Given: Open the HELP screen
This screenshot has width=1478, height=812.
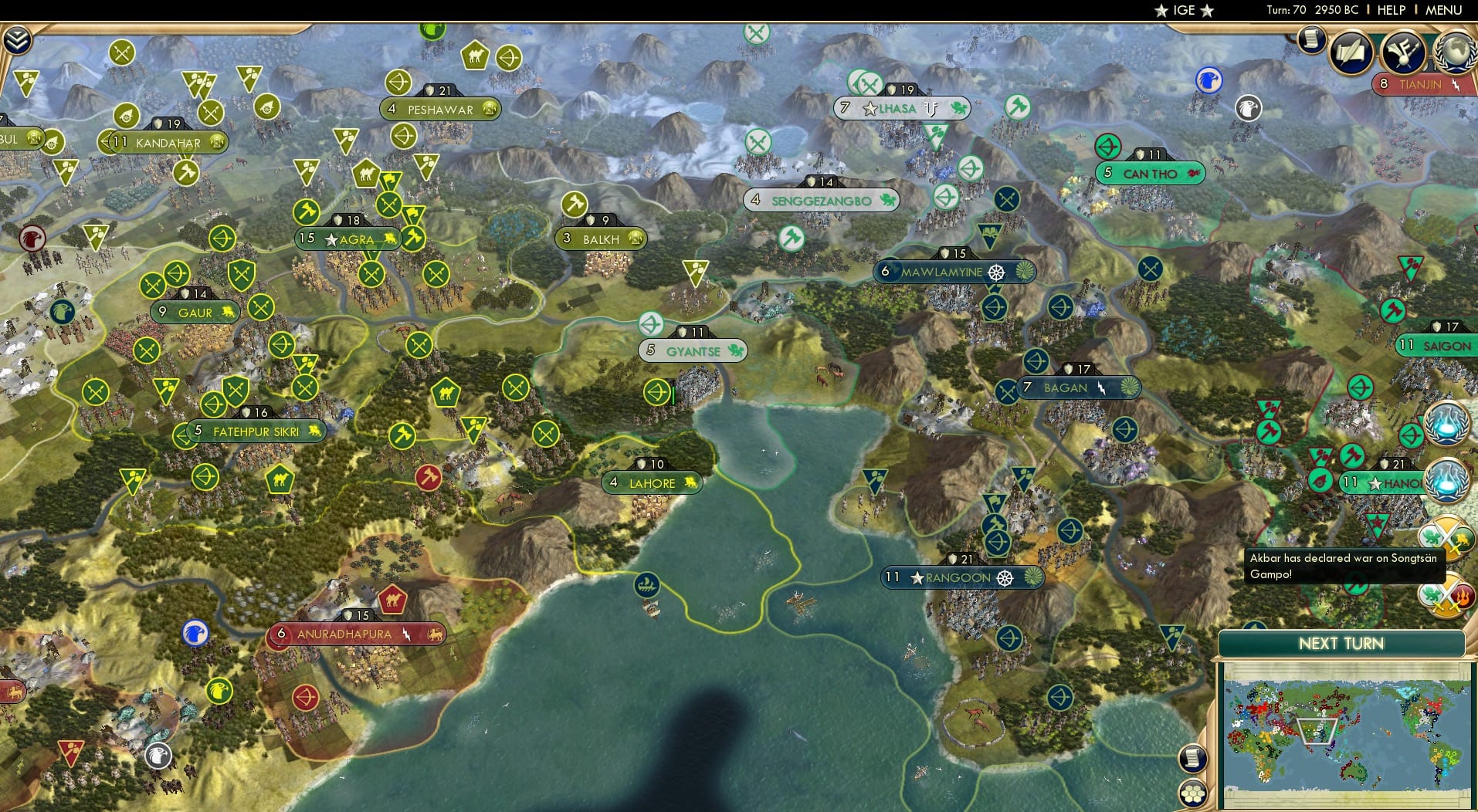Looking at the screenshot, I should pos(1390,10).
